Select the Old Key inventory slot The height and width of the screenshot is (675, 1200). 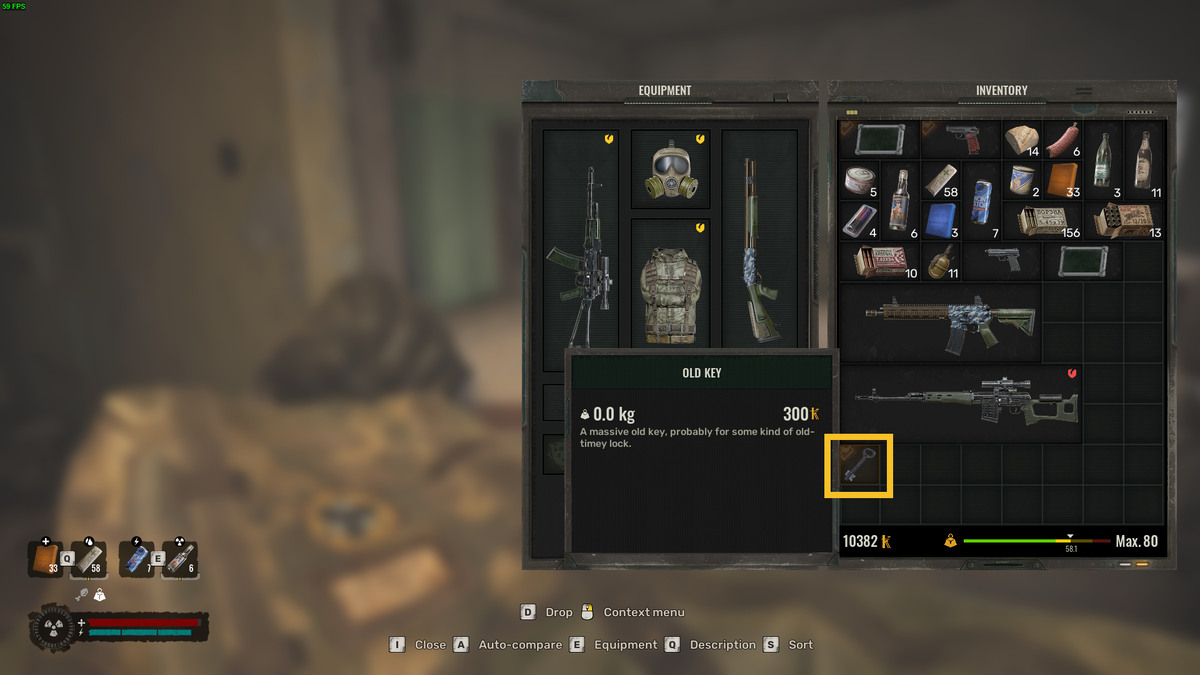[x=858, y=465]
